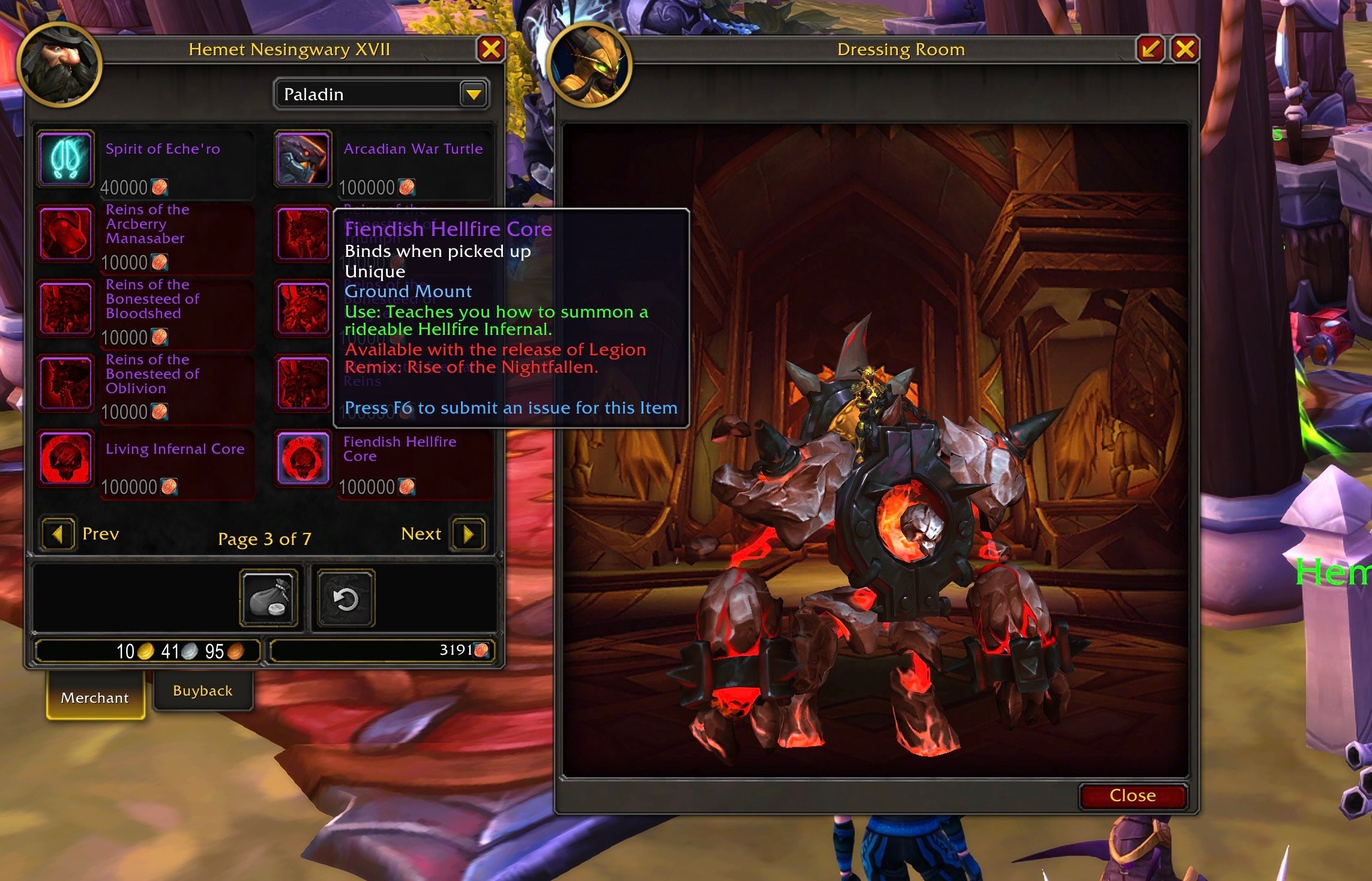The width and height of the screenshot is (1372, 881).
Task: Go to the previous merchant page
Action: click(x=58, y=534)
